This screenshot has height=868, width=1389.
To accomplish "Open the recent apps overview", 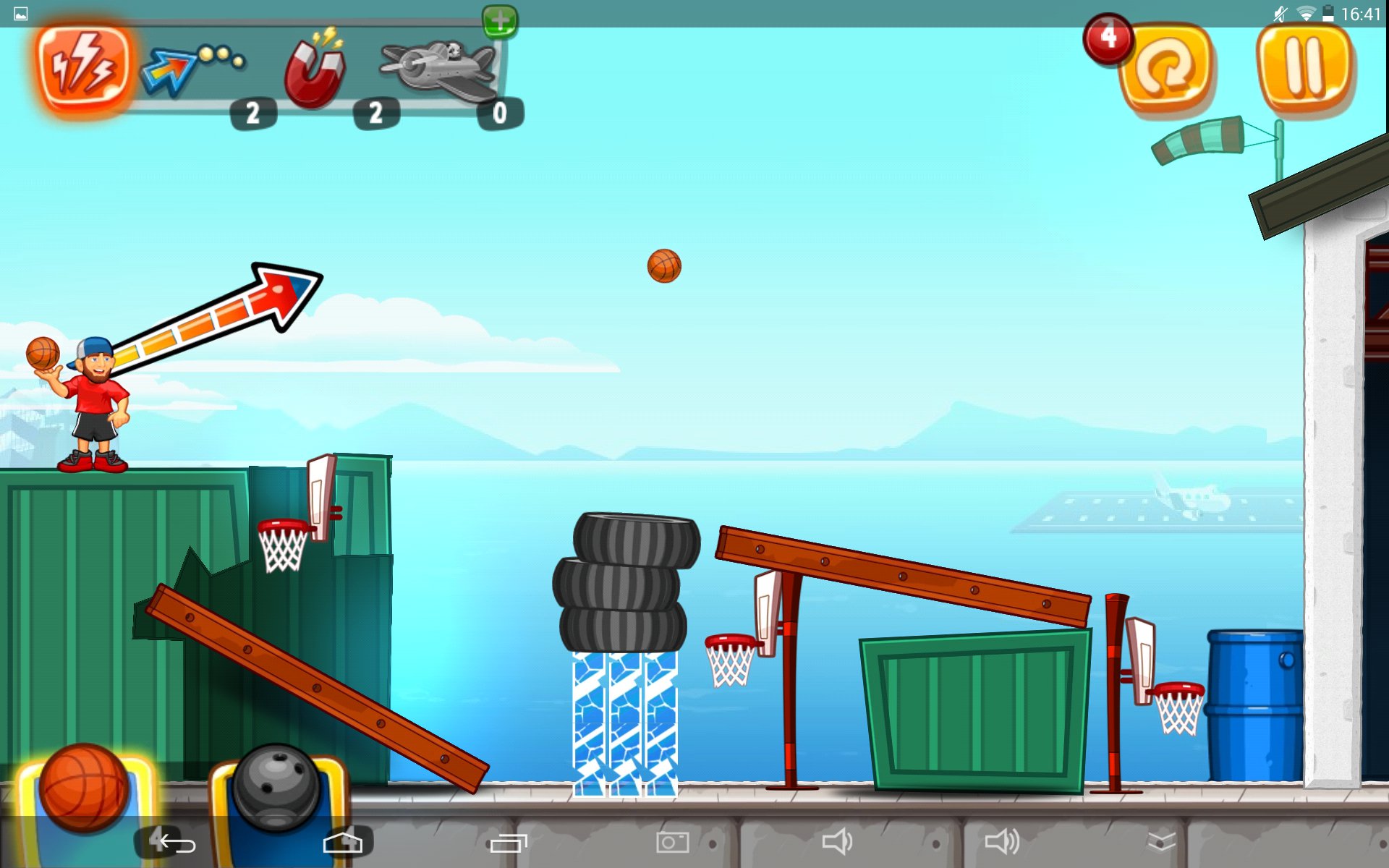I will (509, 843).
